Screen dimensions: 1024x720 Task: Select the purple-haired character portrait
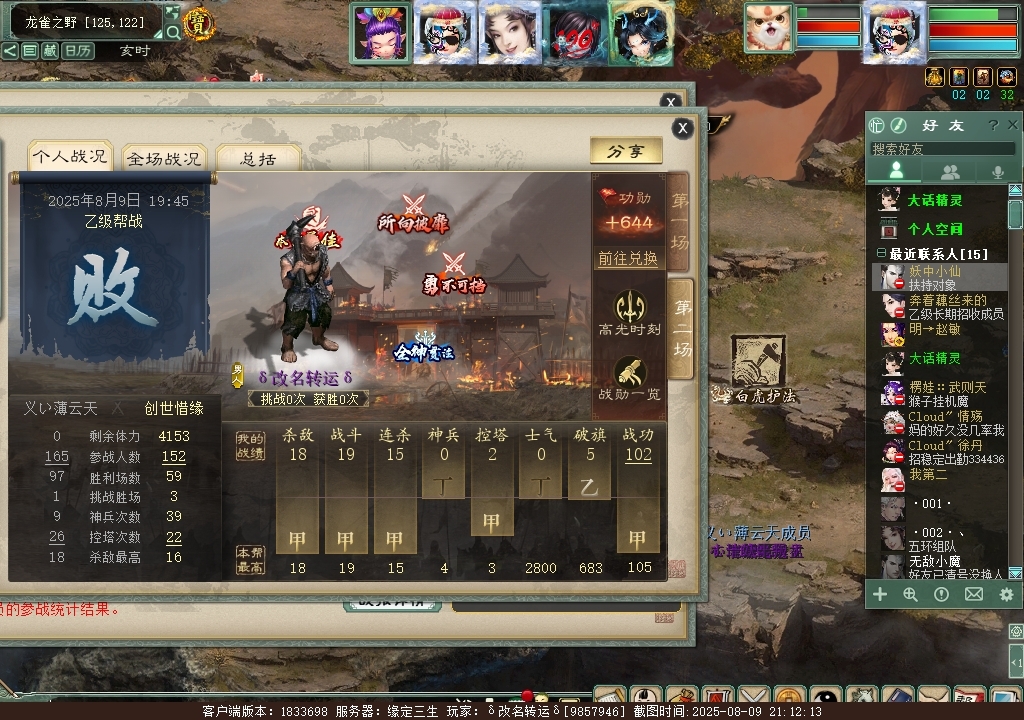click(x=380, y=32)
